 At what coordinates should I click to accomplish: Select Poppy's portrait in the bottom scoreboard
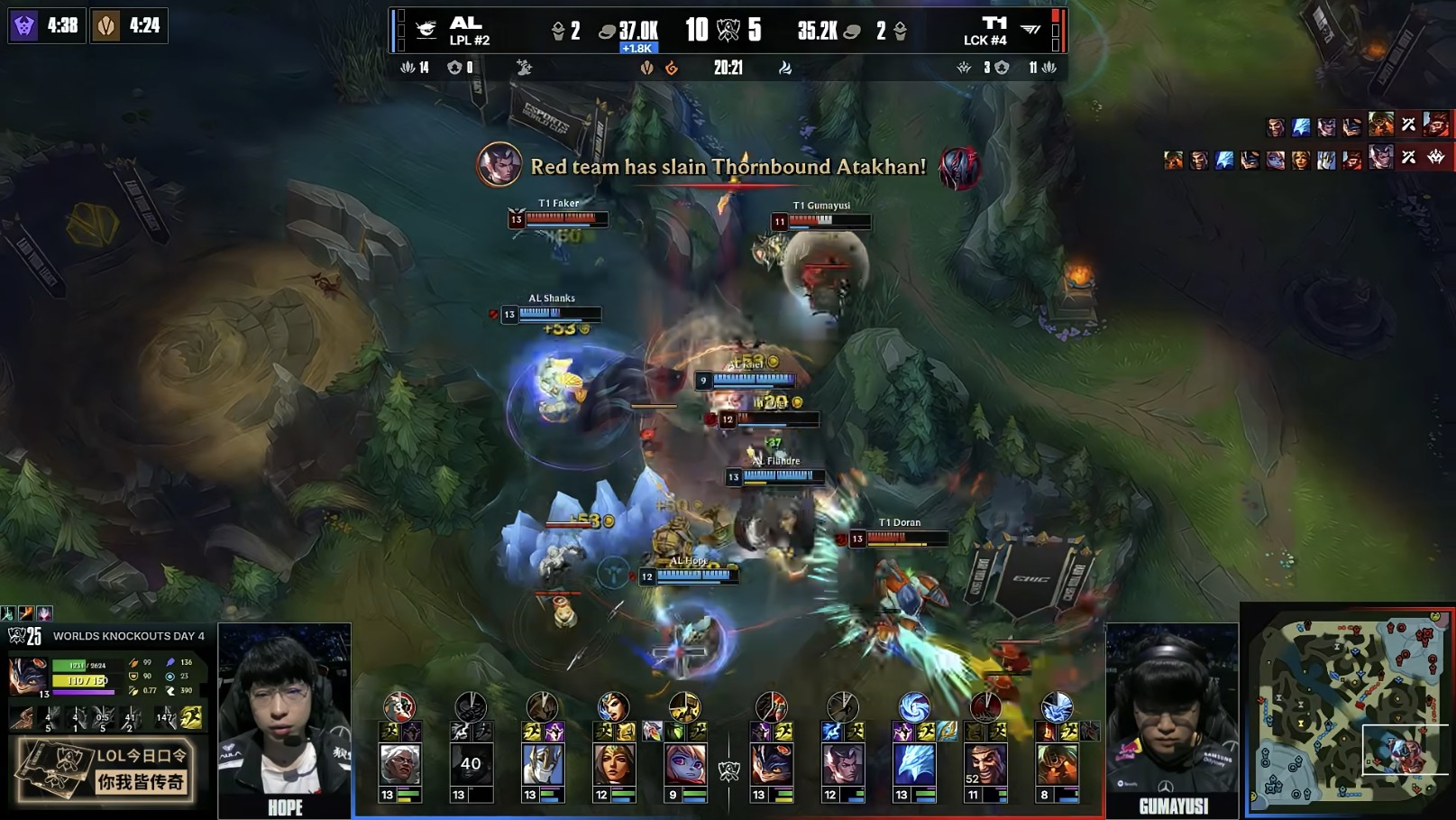coord(685,764)
